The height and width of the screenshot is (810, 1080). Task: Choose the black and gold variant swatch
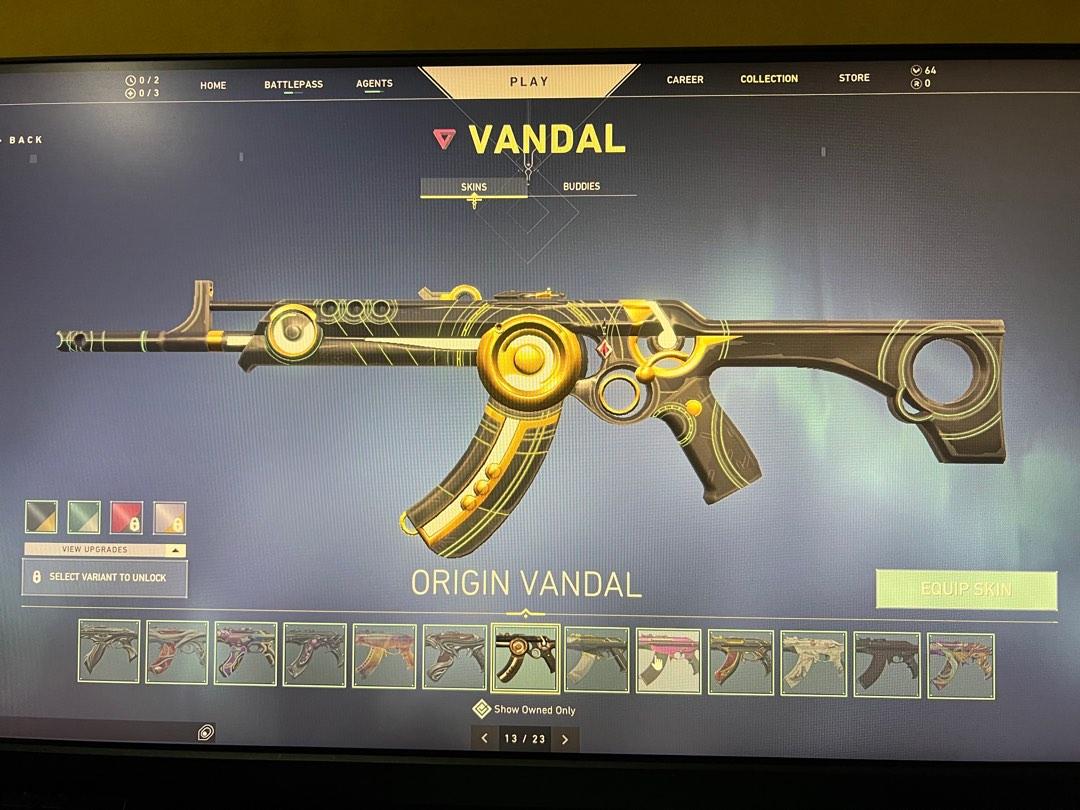[x=41, y=517]
